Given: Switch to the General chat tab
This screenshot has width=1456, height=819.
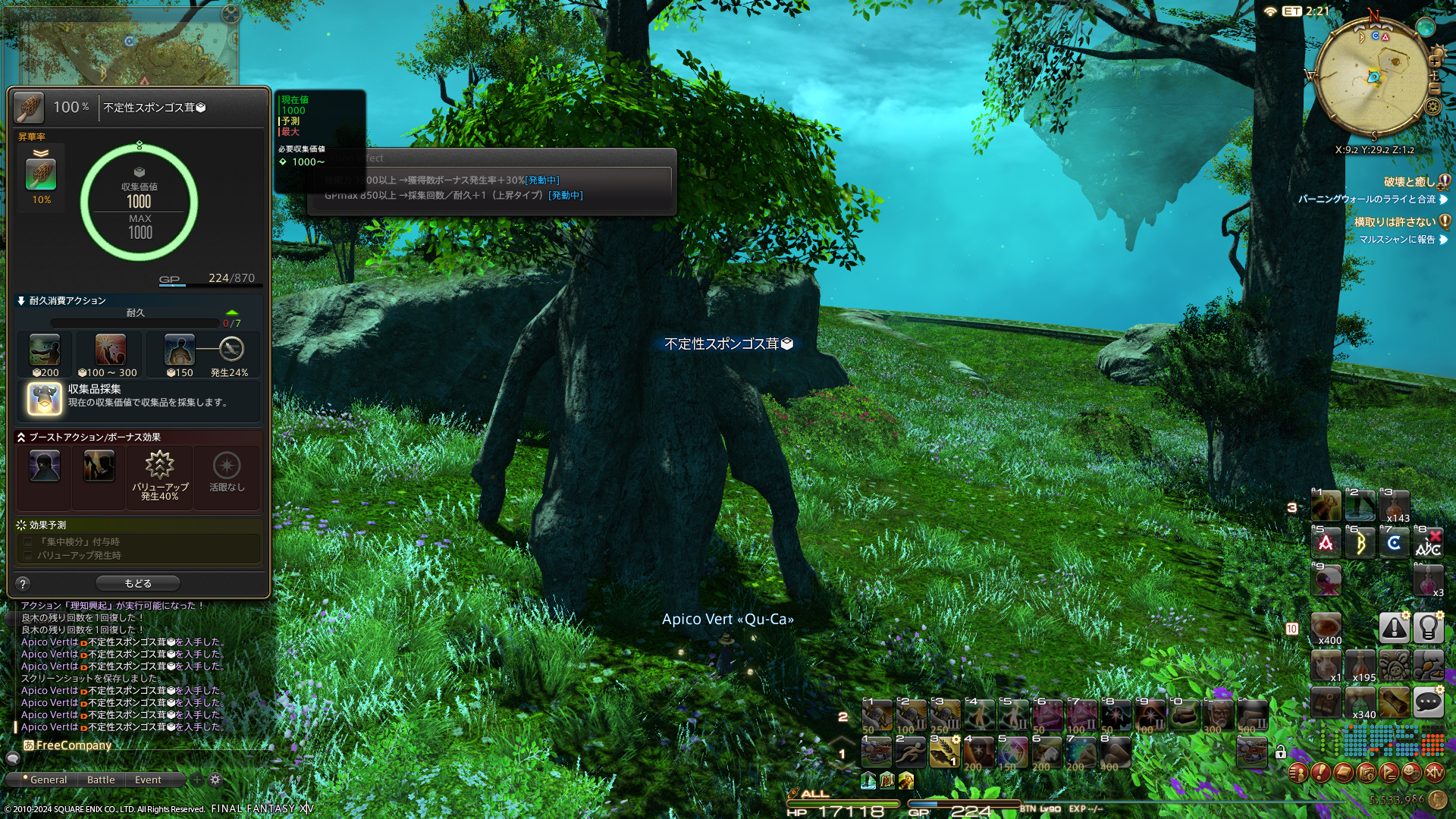Looking at the screenshot, I should [x=45, y=780].
